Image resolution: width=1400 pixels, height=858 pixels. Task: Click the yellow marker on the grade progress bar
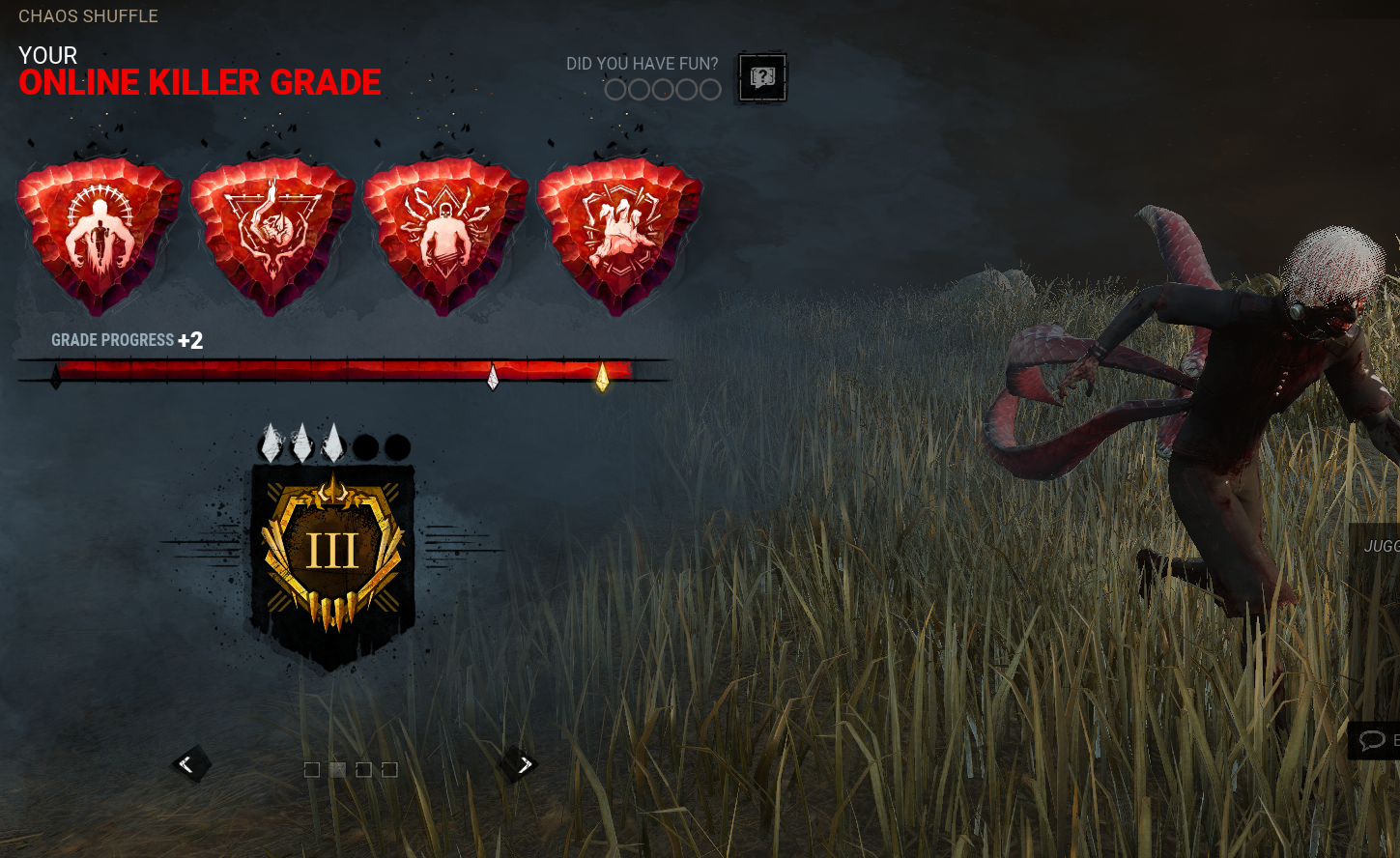click(x=602, y=377)
